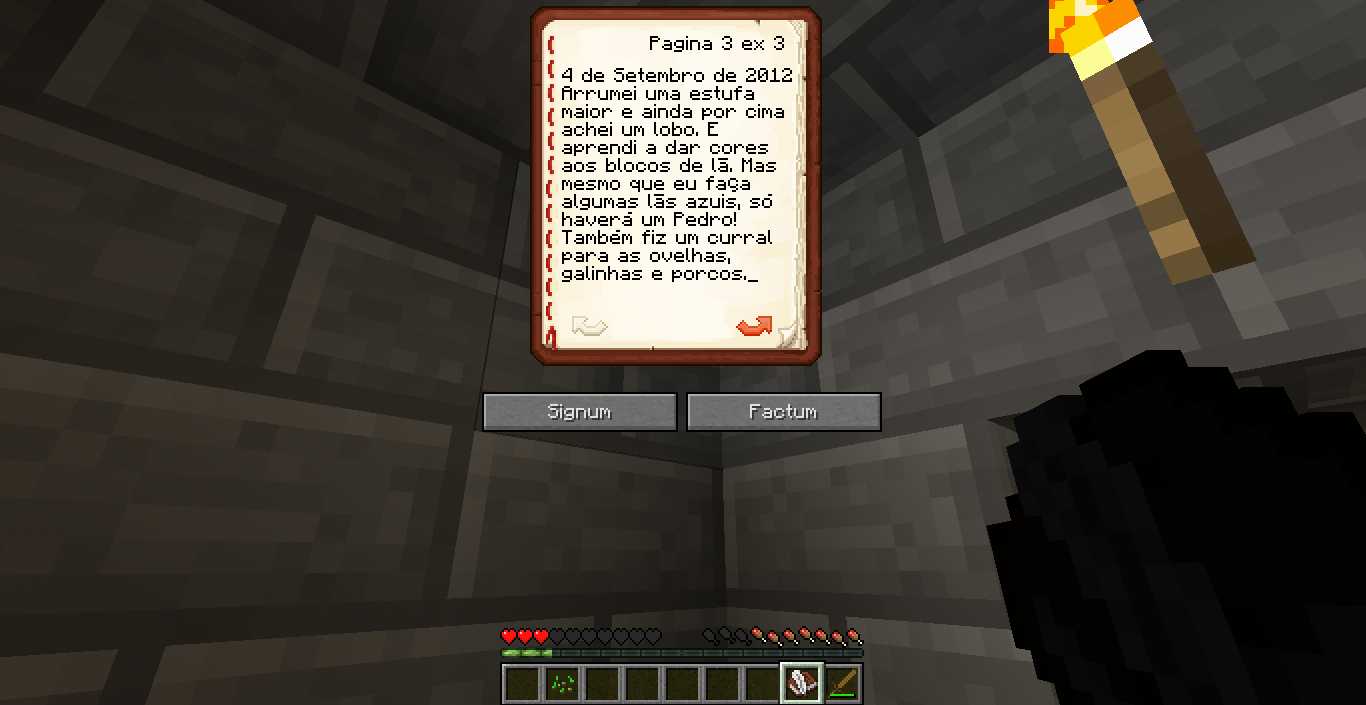
Task: Go back using the faded page arrow
Action: pyautogui.click(x=589, y=326)
